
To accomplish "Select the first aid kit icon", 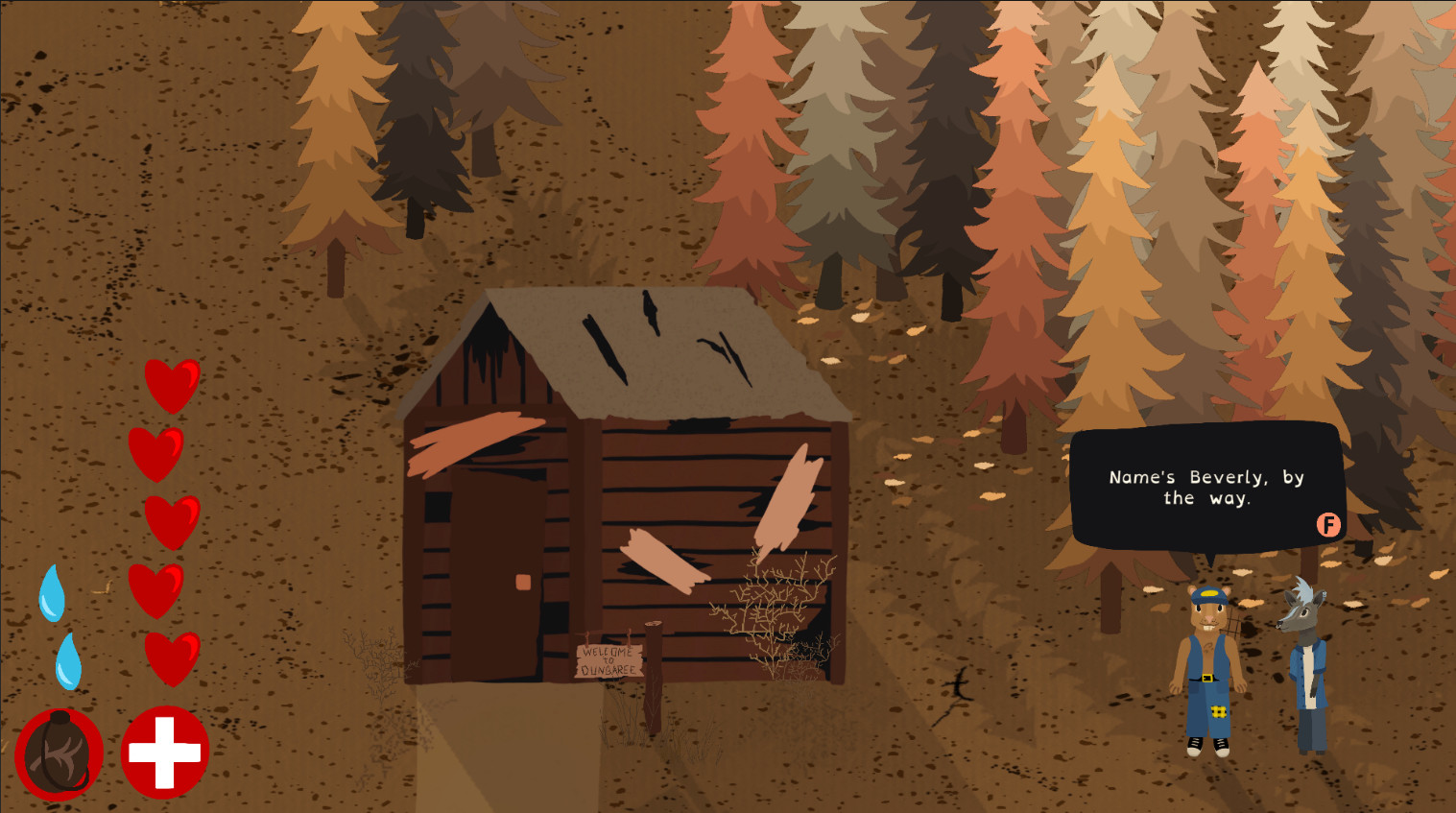I will click(x=163, y=753).
